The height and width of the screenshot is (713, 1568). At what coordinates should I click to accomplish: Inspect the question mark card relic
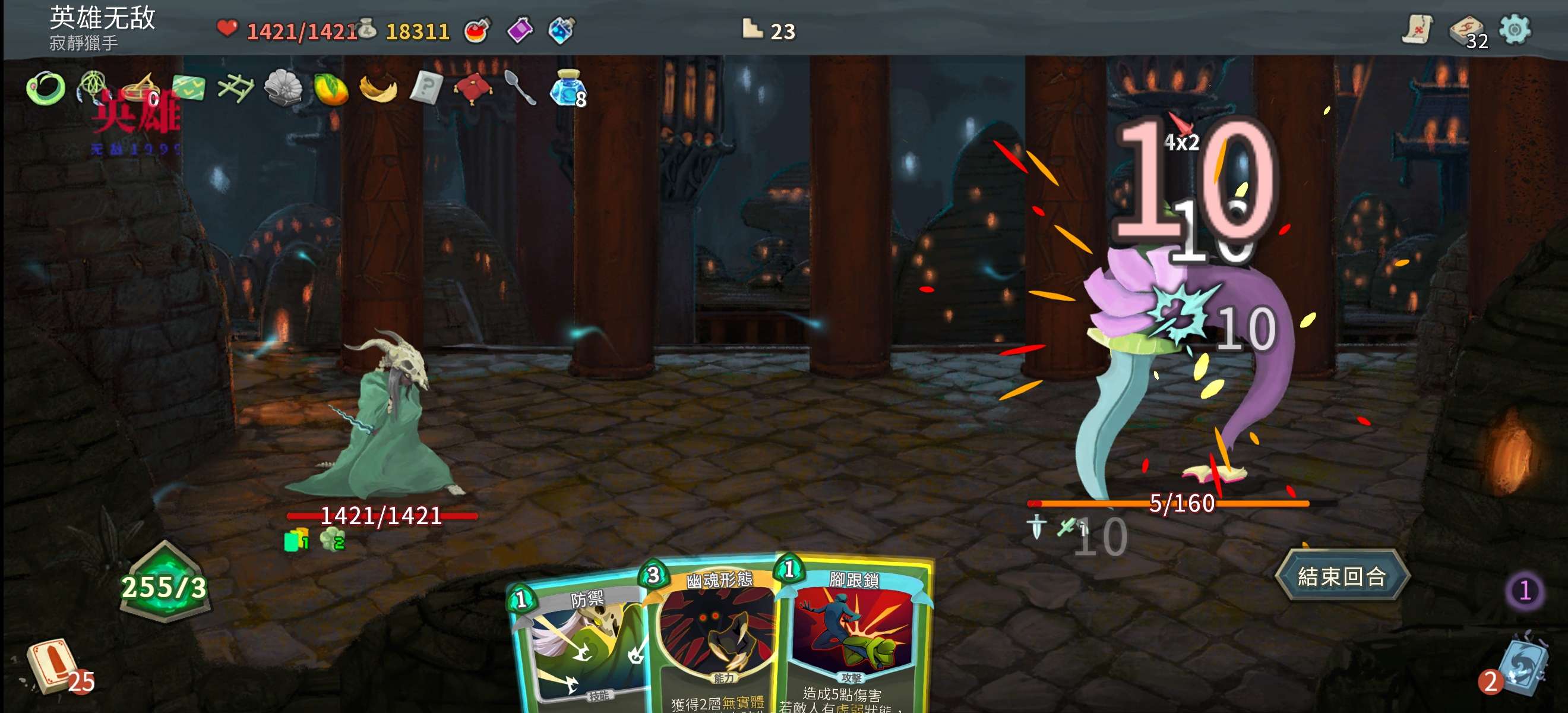[425, 89]
